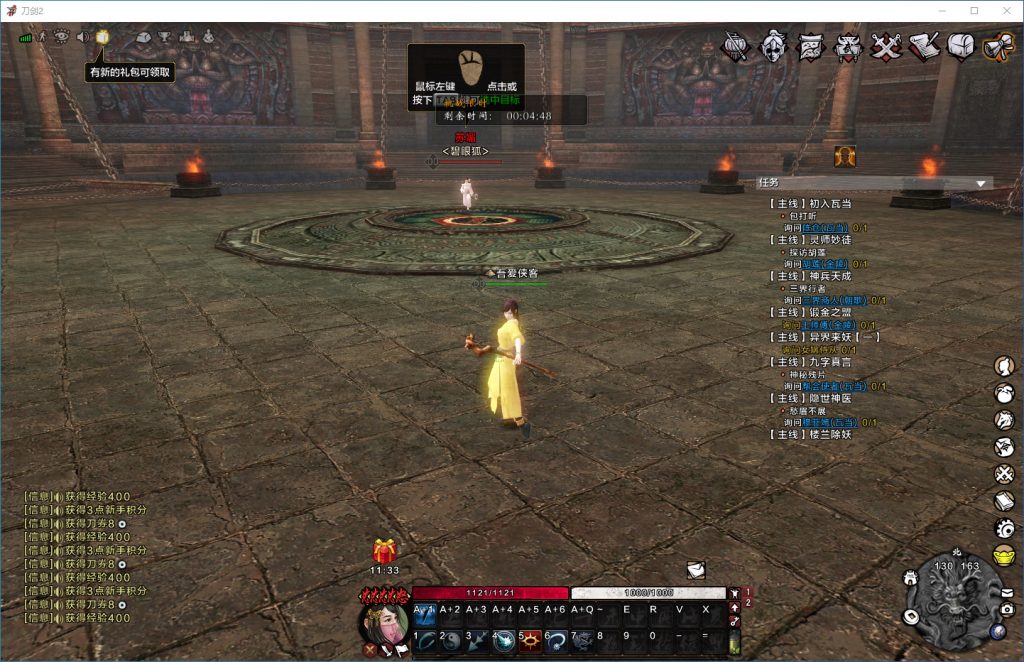Activate the skill in hotbar slot 5
Viewport: 1024px width, 662px height.
pyautogui.click(x=529, y=640)
